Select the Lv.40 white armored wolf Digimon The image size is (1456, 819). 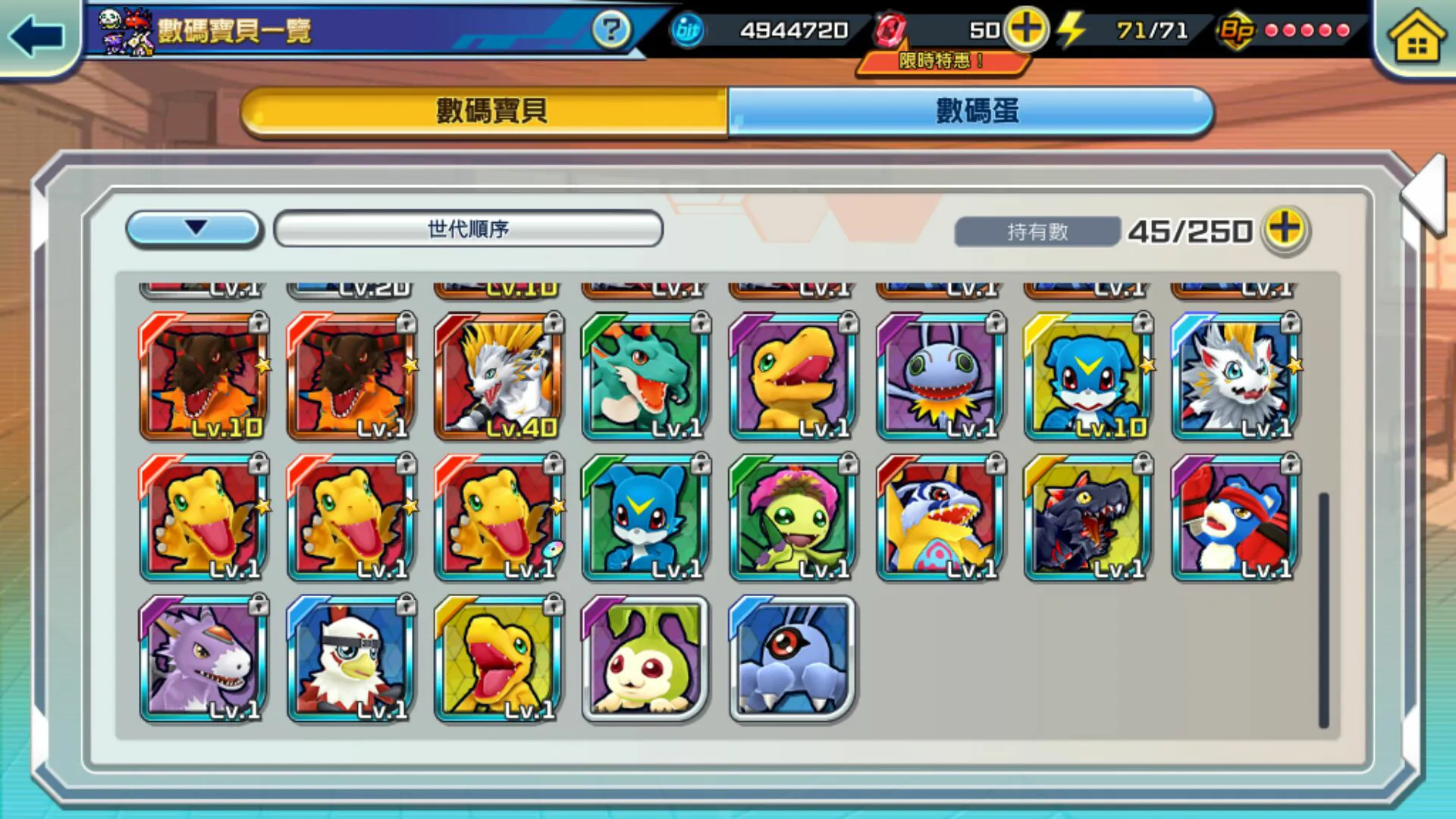point(499,376)
